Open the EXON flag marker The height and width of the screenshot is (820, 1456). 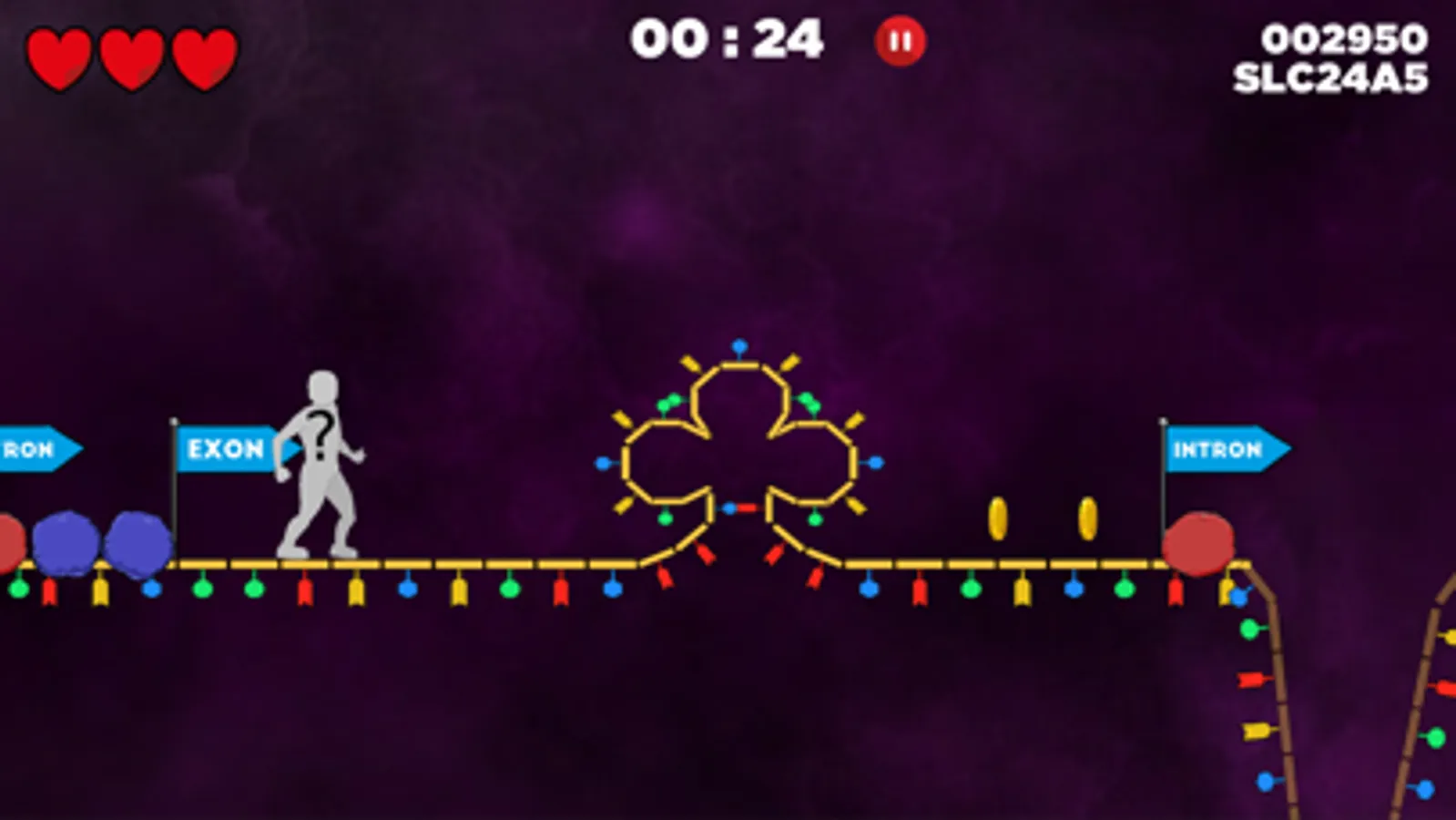pos(225,450)
